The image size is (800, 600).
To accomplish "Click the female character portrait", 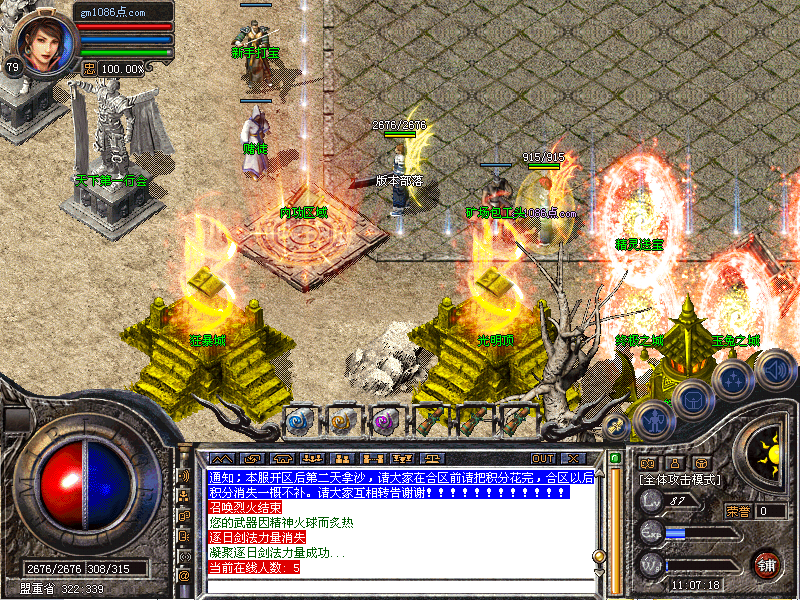I will pos(46,38).
